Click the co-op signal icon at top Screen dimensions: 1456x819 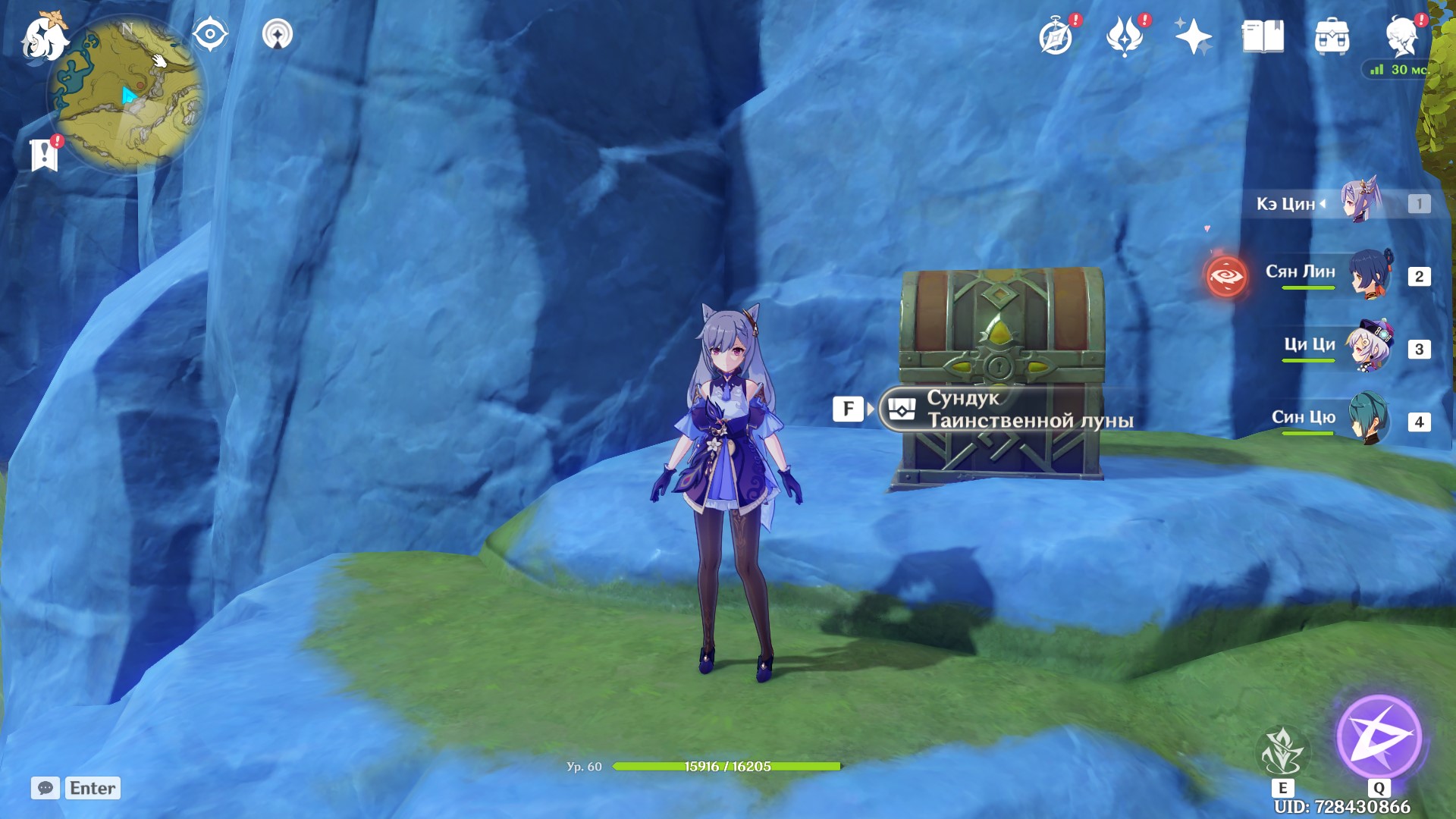point(278,33)
